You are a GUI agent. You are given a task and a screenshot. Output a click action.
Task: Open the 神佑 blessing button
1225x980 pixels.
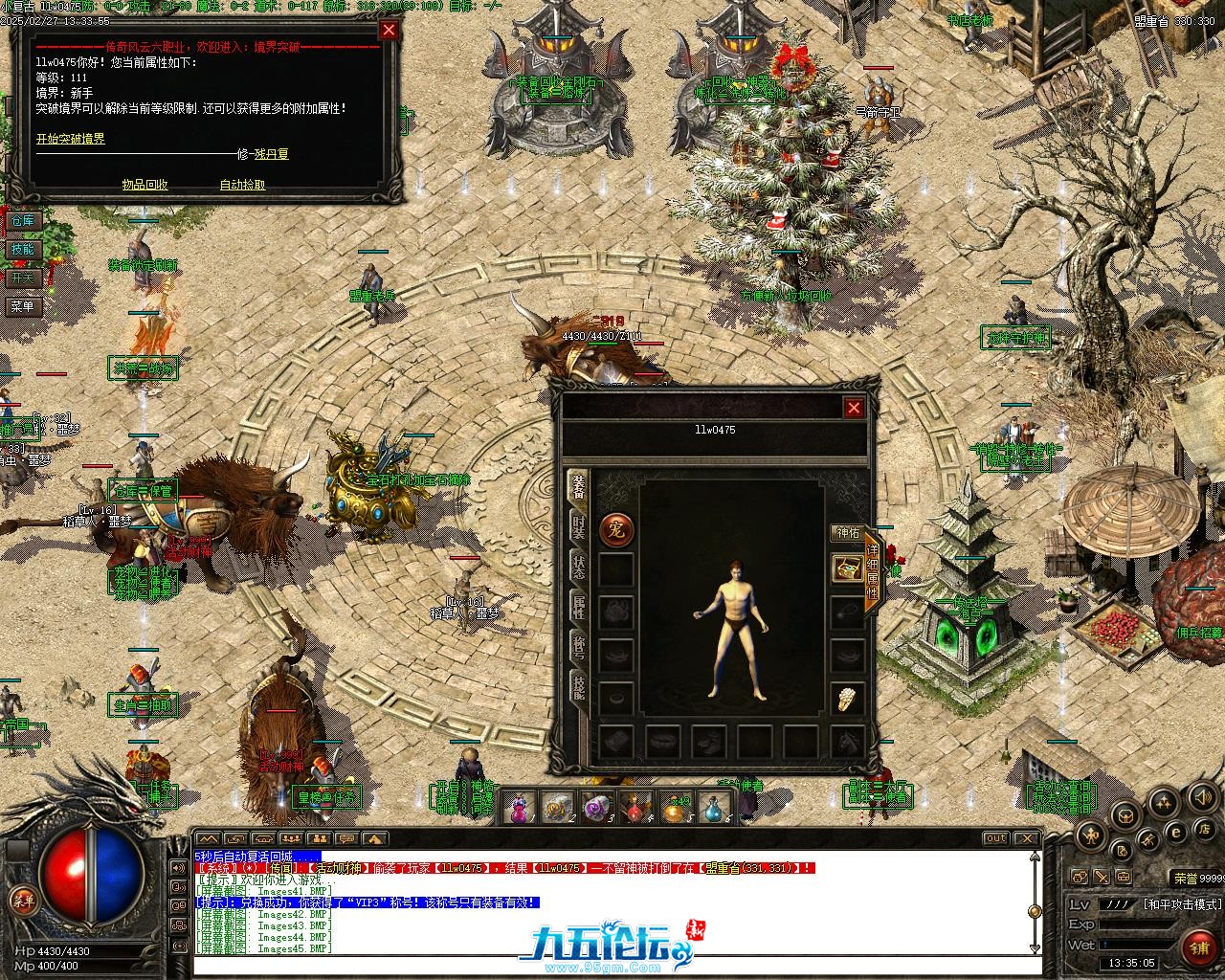pyautogui.click(x=848, y=533)
